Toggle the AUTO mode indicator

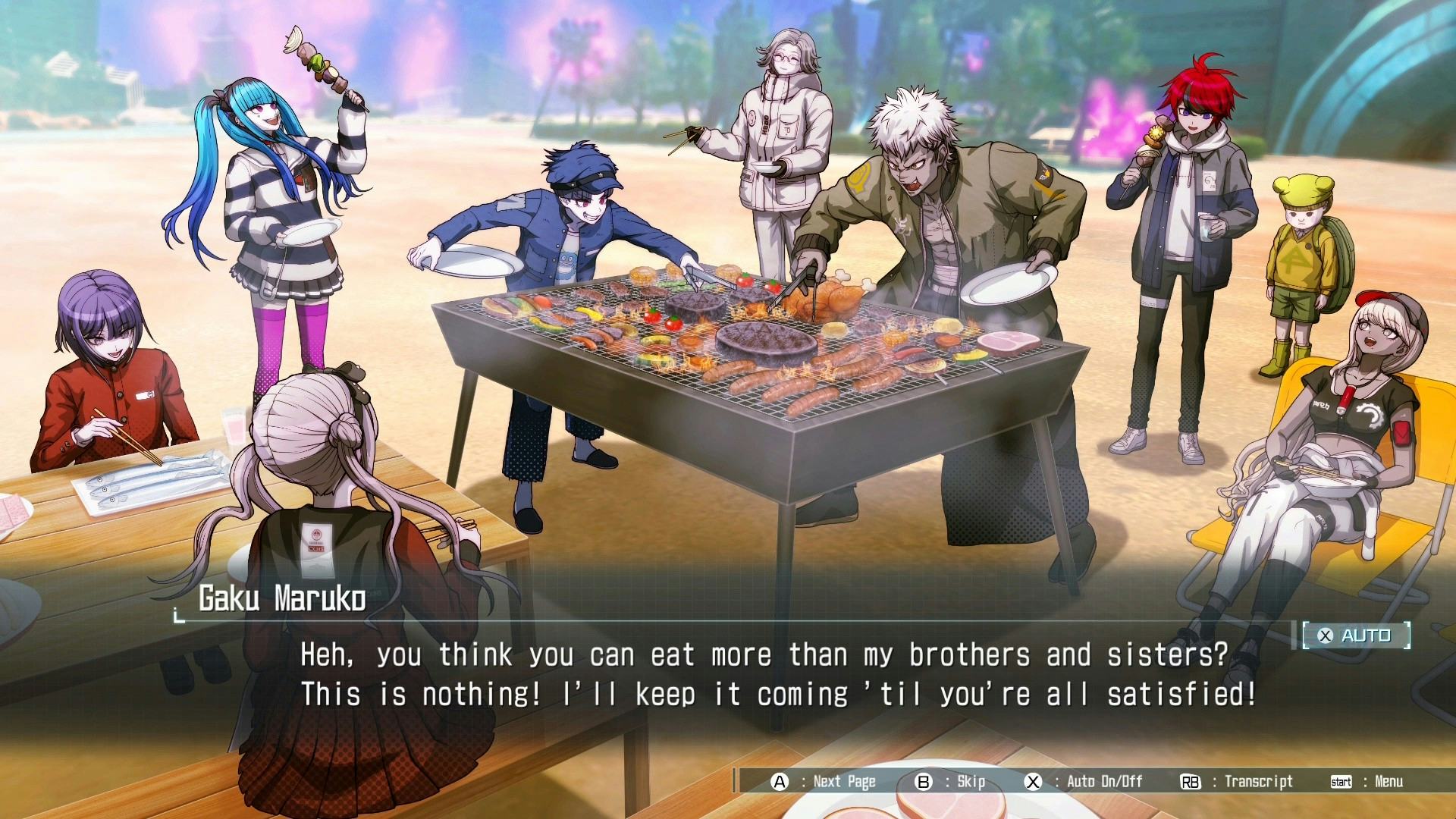[x=1356, y=635]
